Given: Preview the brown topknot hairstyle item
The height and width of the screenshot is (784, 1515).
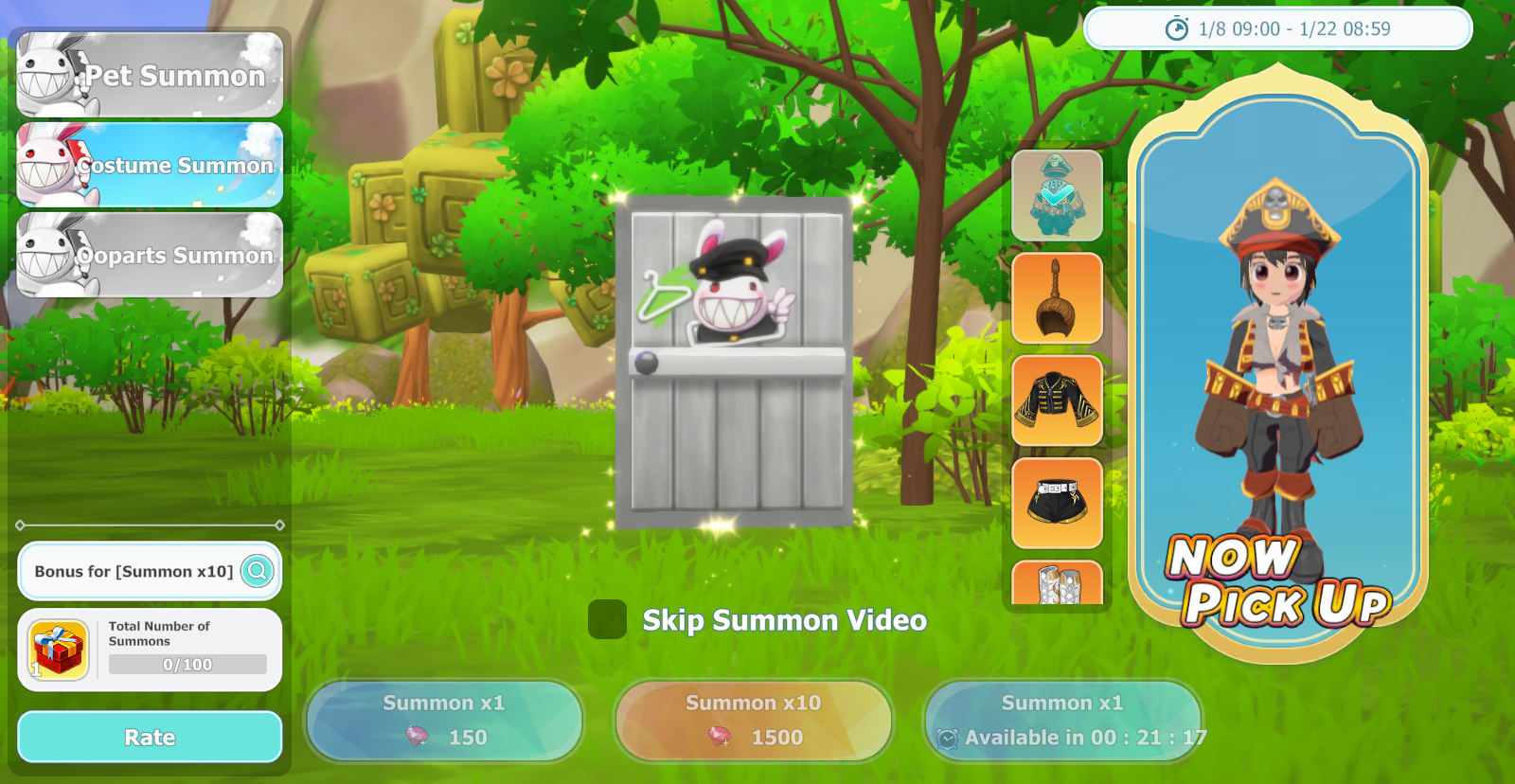Looking at the screenshot, I should click(1057, 298).
